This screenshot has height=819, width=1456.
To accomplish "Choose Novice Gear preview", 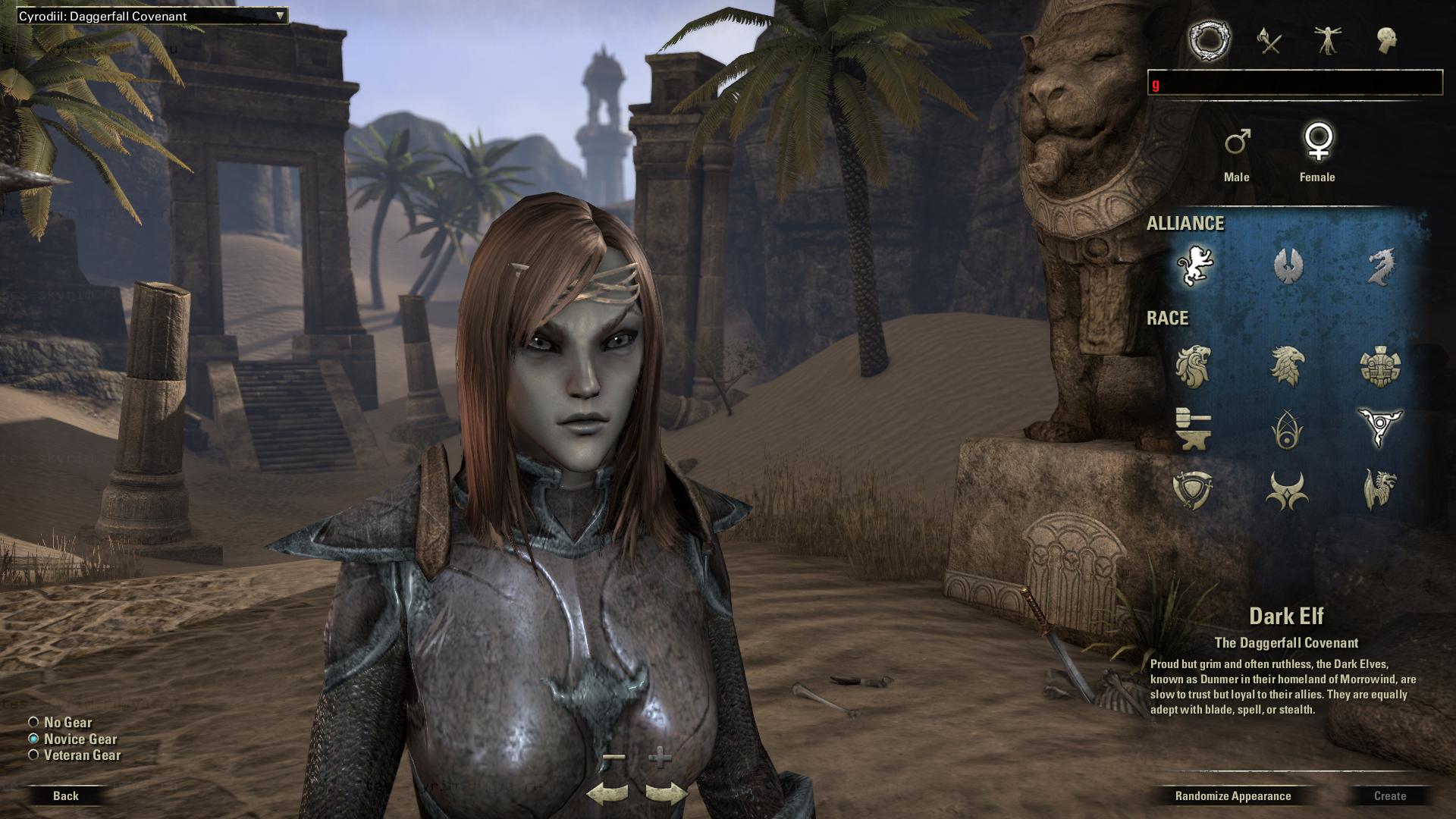I will click(33, 739).
